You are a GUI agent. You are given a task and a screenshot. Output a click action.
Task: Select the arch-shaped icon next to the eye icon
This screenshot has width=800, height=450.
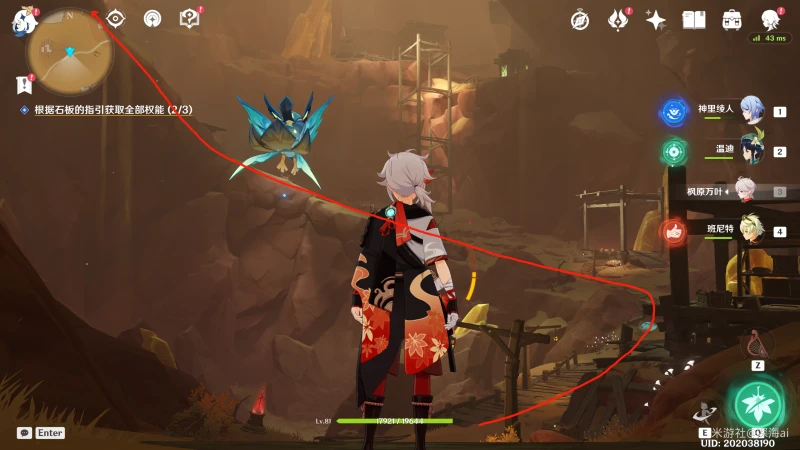click(152, 18)
